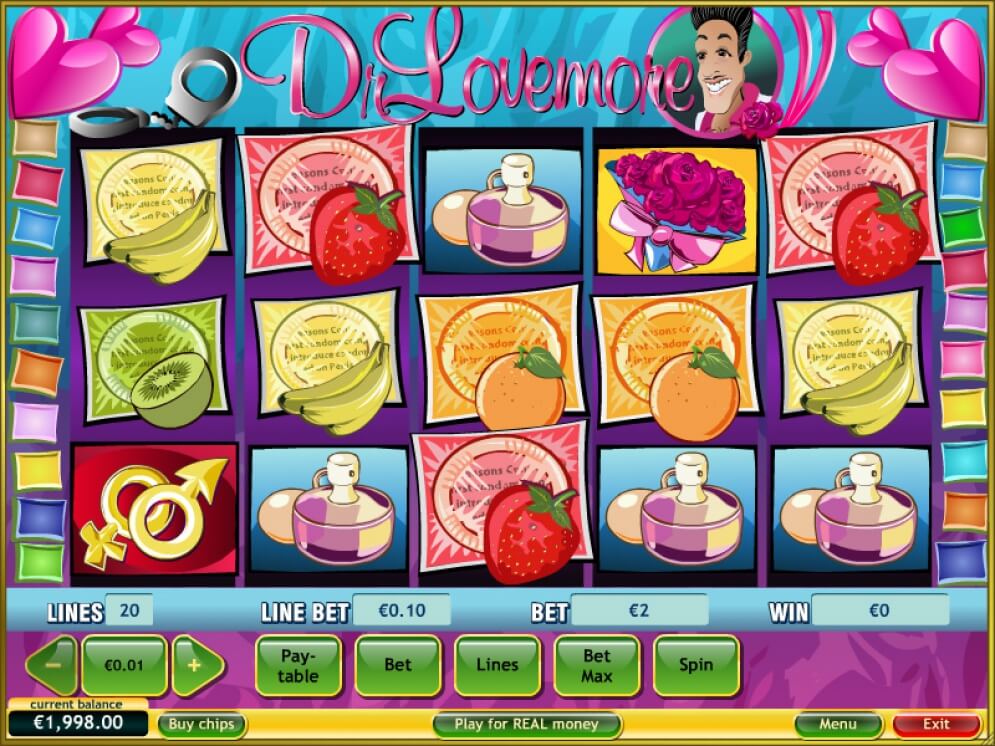This screenshot has height=746, width=995.
Task: Exit the game
Action: [936, 724]
